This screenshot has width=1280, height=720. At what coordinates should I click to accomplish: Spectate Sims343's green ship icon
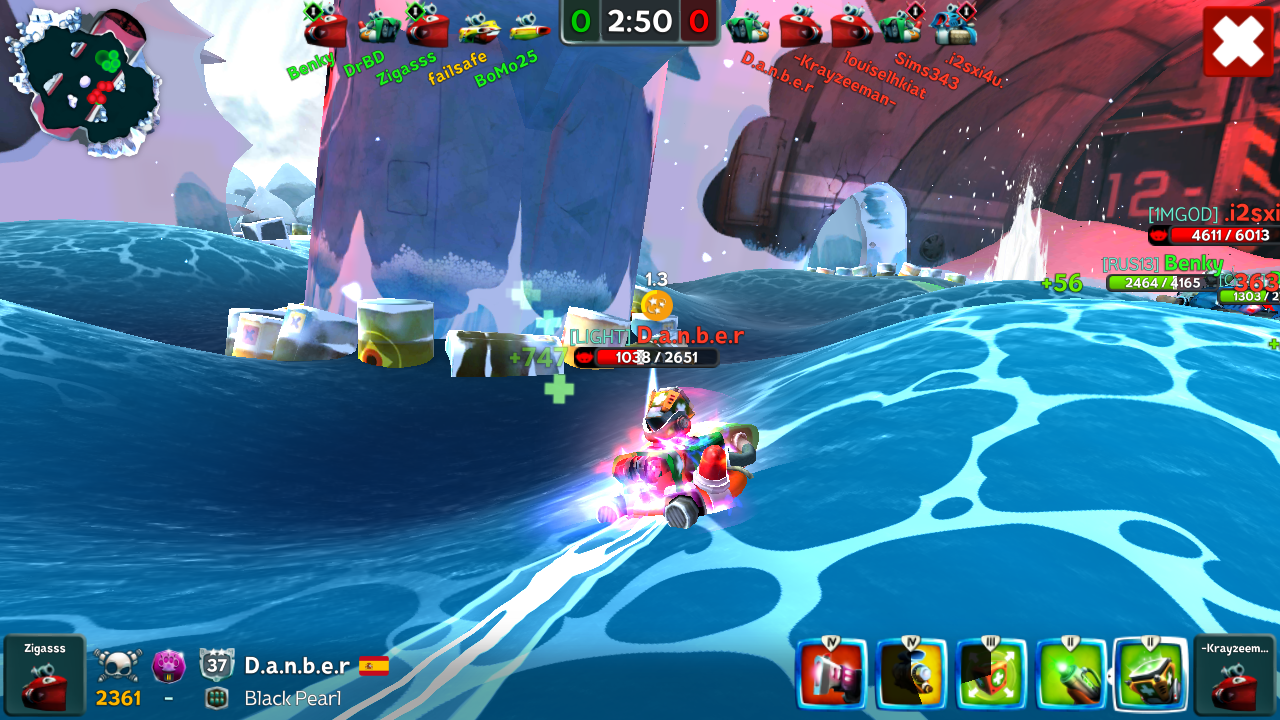coord(901,27)
